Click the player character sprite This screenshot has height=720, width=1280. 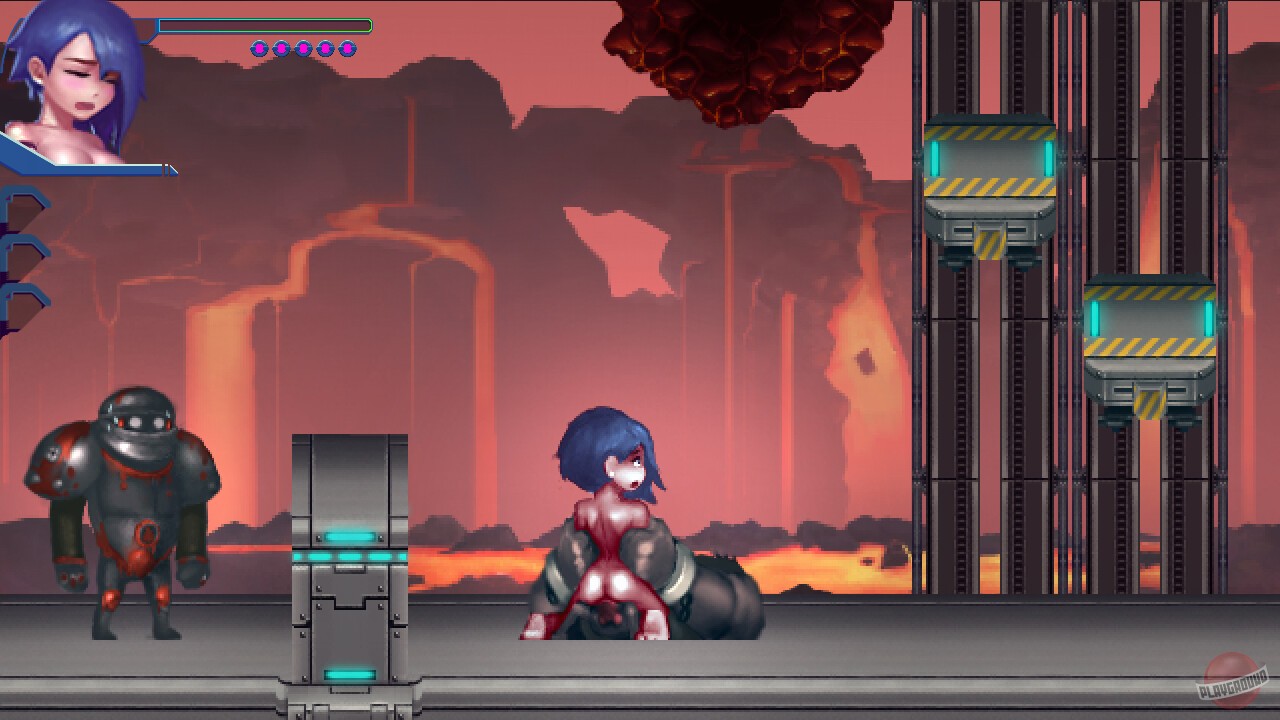pos(615,510)
